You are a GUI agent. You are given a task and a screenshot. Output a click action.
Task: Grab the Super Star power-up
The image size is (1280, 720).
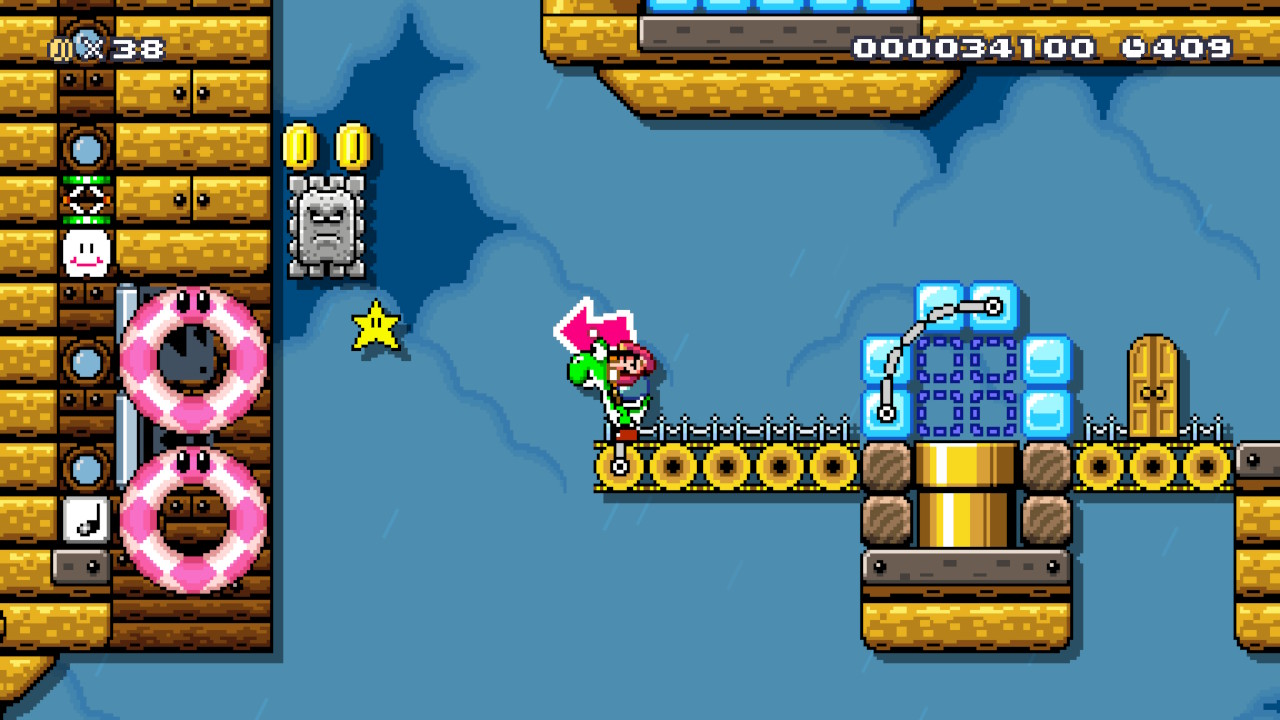coord(375,326)
